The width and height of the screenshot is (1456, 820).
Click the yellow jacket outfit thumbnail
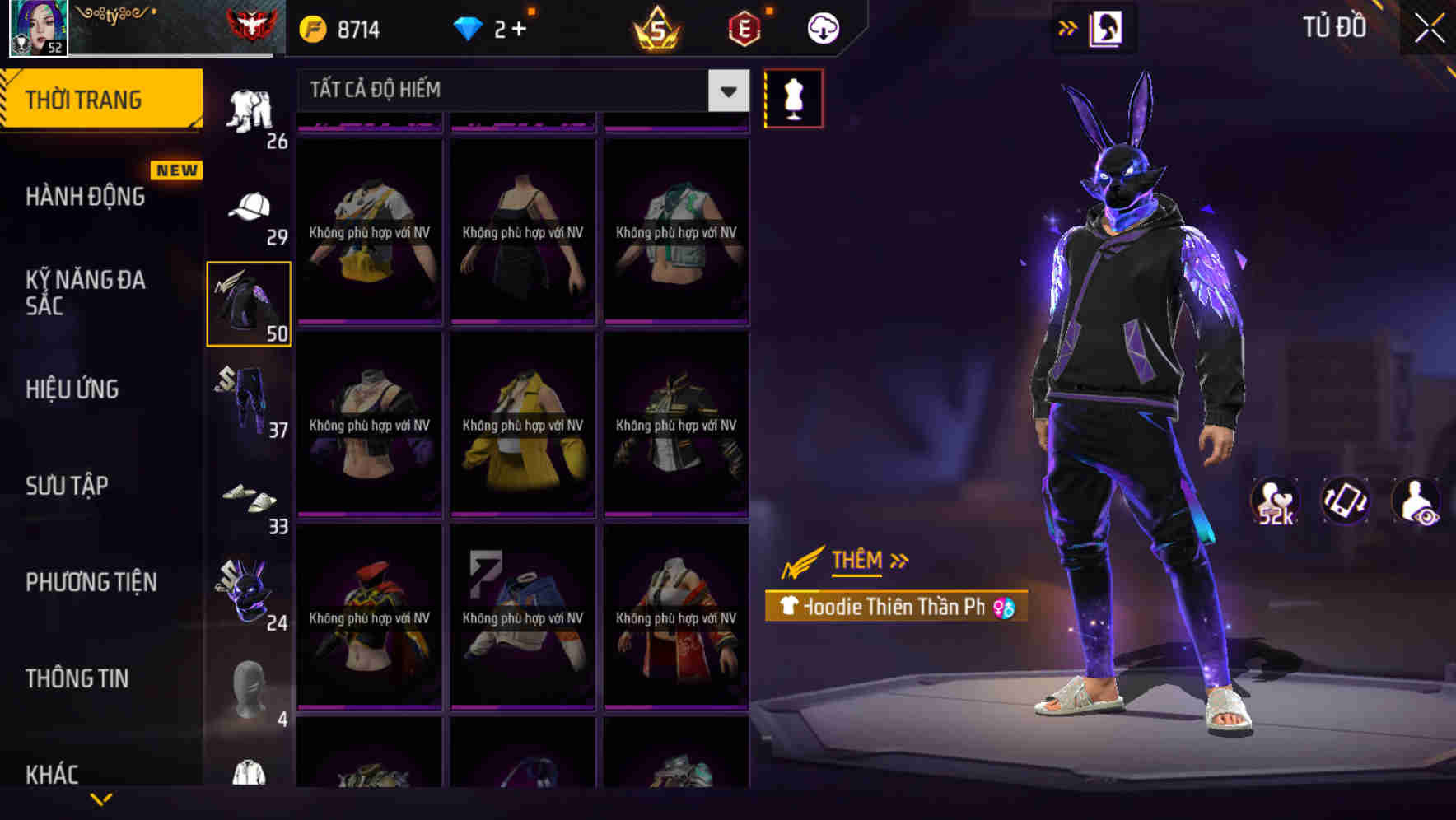tap(522, 428)
